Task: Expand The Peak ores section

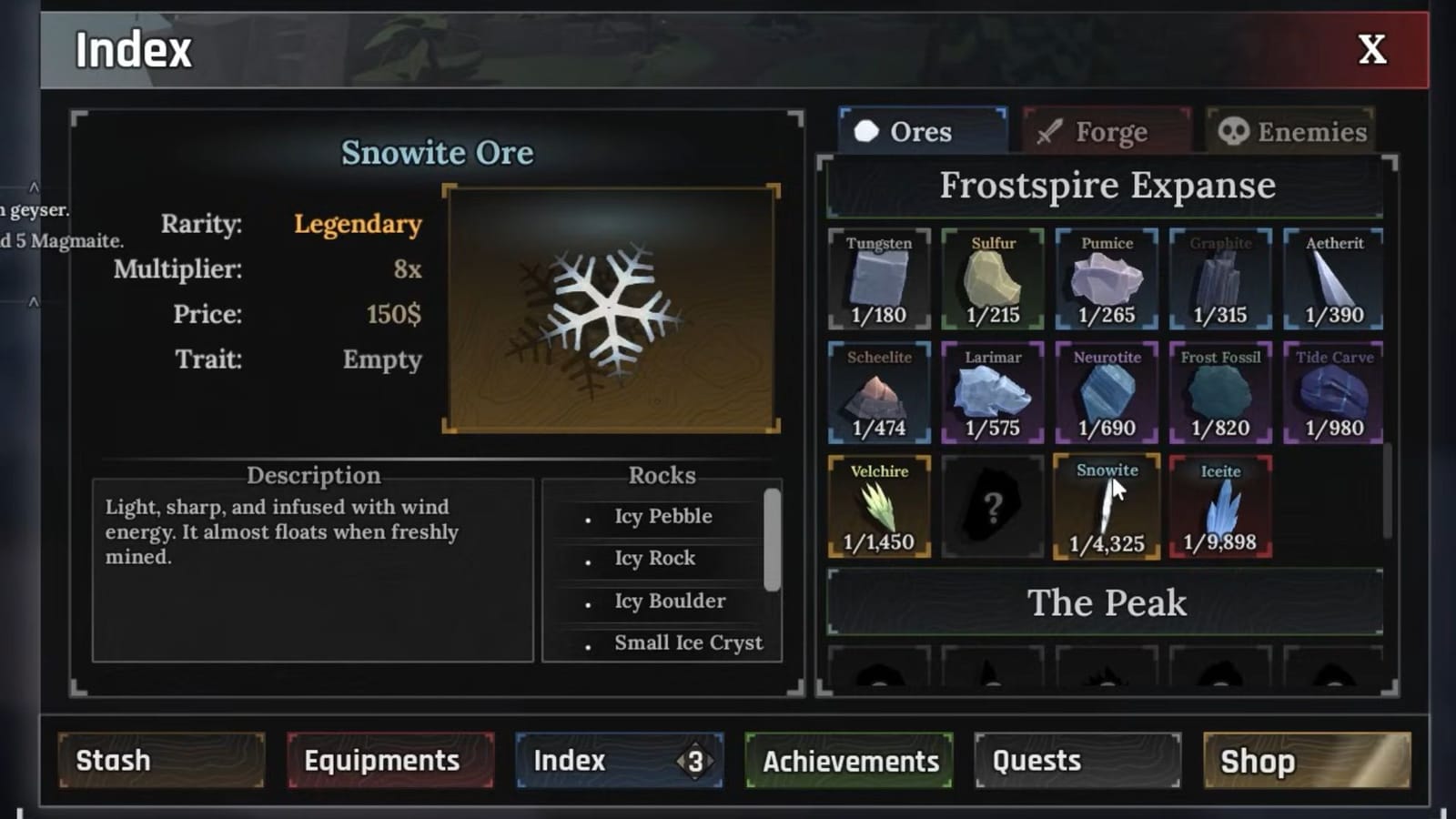Action: click(1107, 602)
